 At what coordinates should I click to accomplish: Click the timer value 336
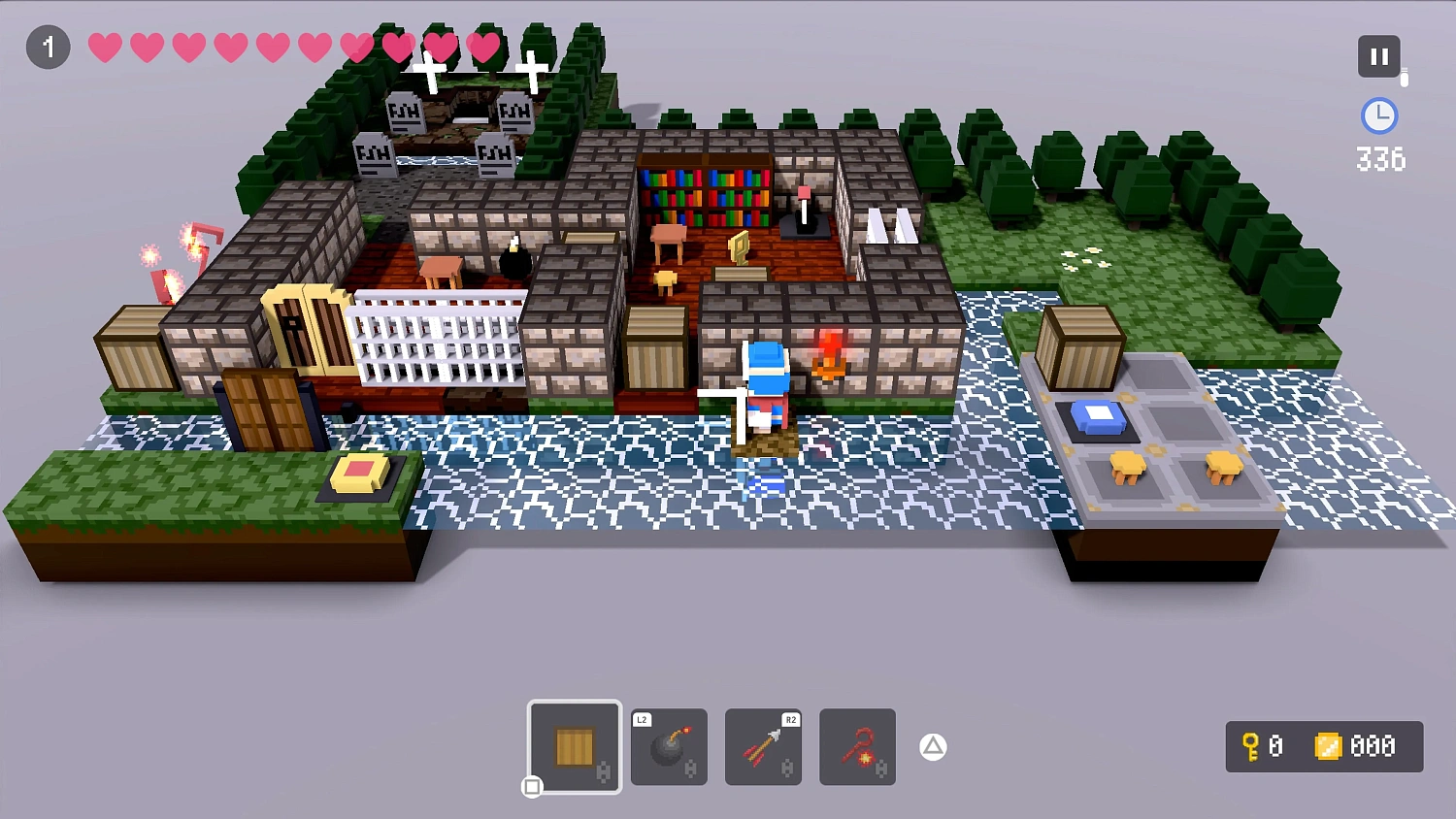[x=1380, y=159]
